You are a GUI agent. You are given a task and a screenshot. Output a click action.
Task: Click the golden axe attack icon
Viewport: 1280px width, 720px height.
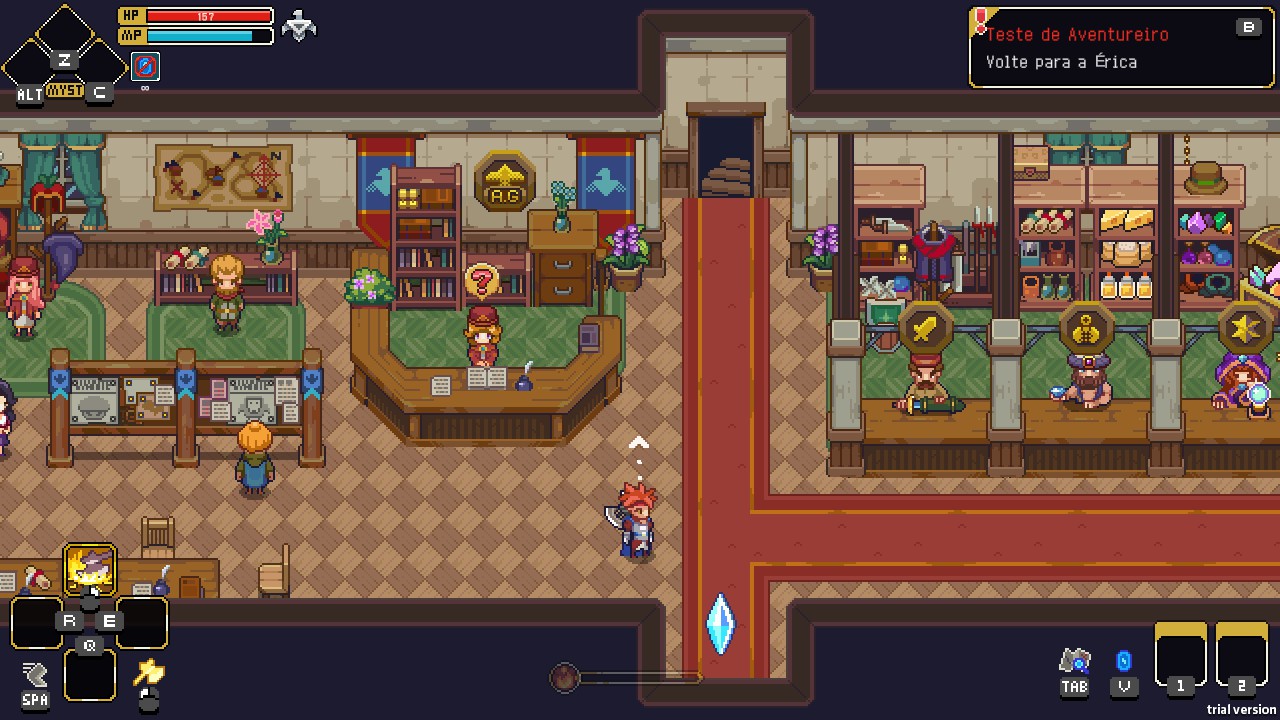pyautogui.click(x=149, y=672)
